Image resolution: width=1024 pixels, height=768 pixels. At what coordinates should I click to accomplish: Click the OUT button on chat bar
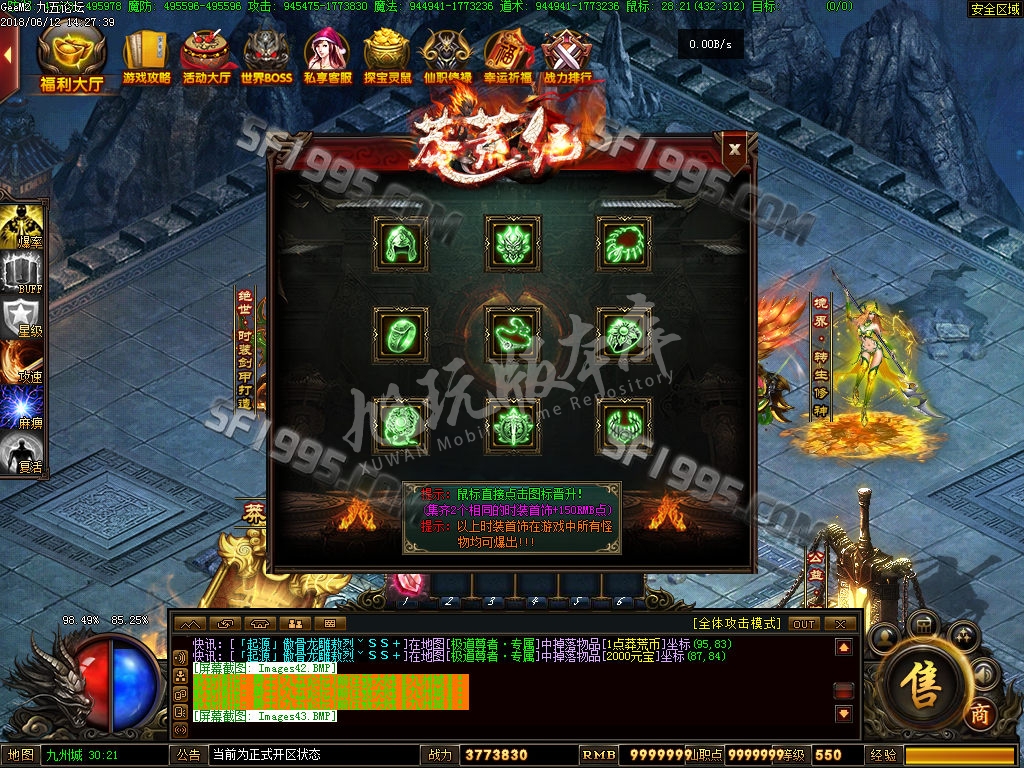804,624
